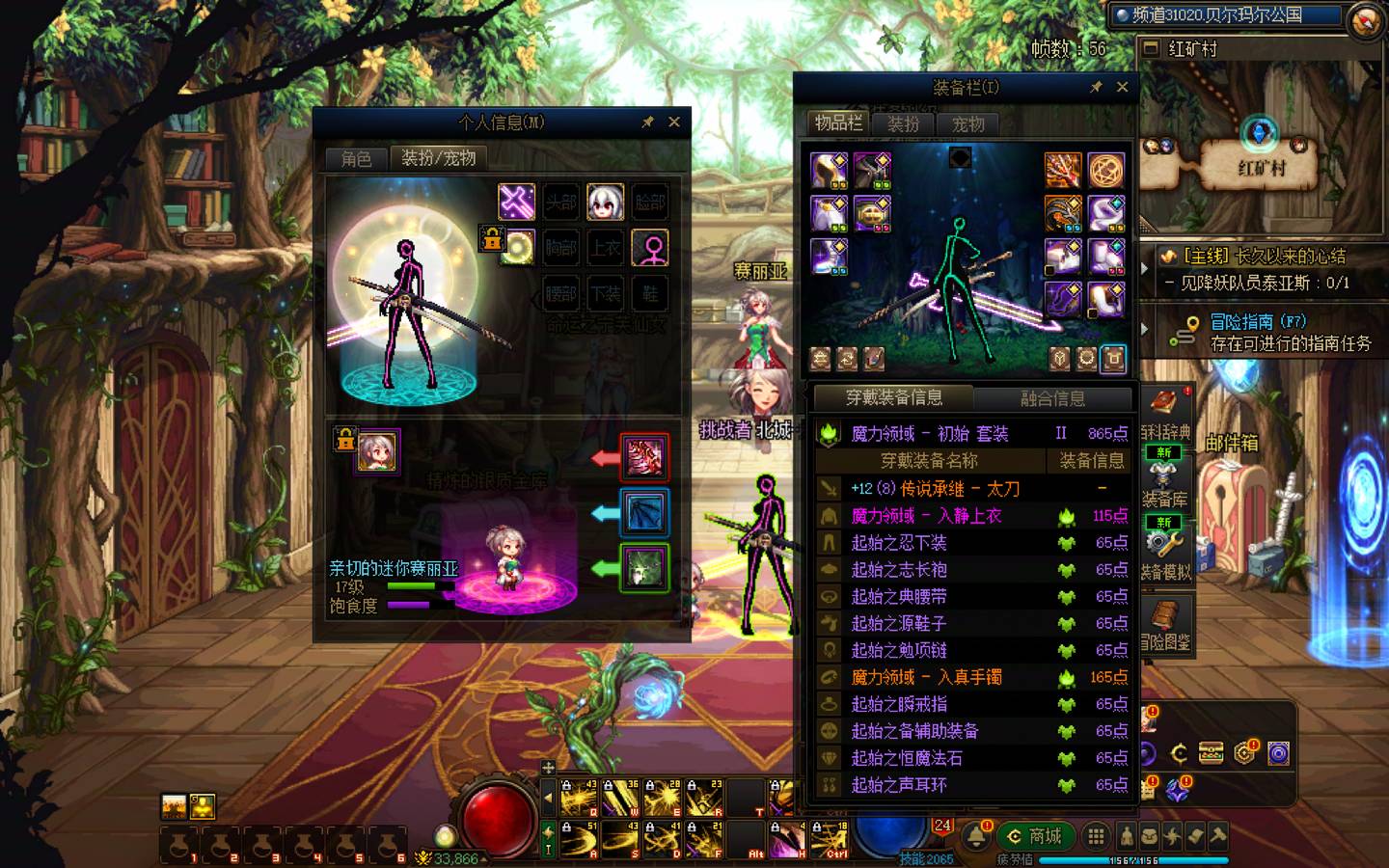Open the 宠物 tab in equipment window
Screen dimensions: 1389x868
click(967, 124)
